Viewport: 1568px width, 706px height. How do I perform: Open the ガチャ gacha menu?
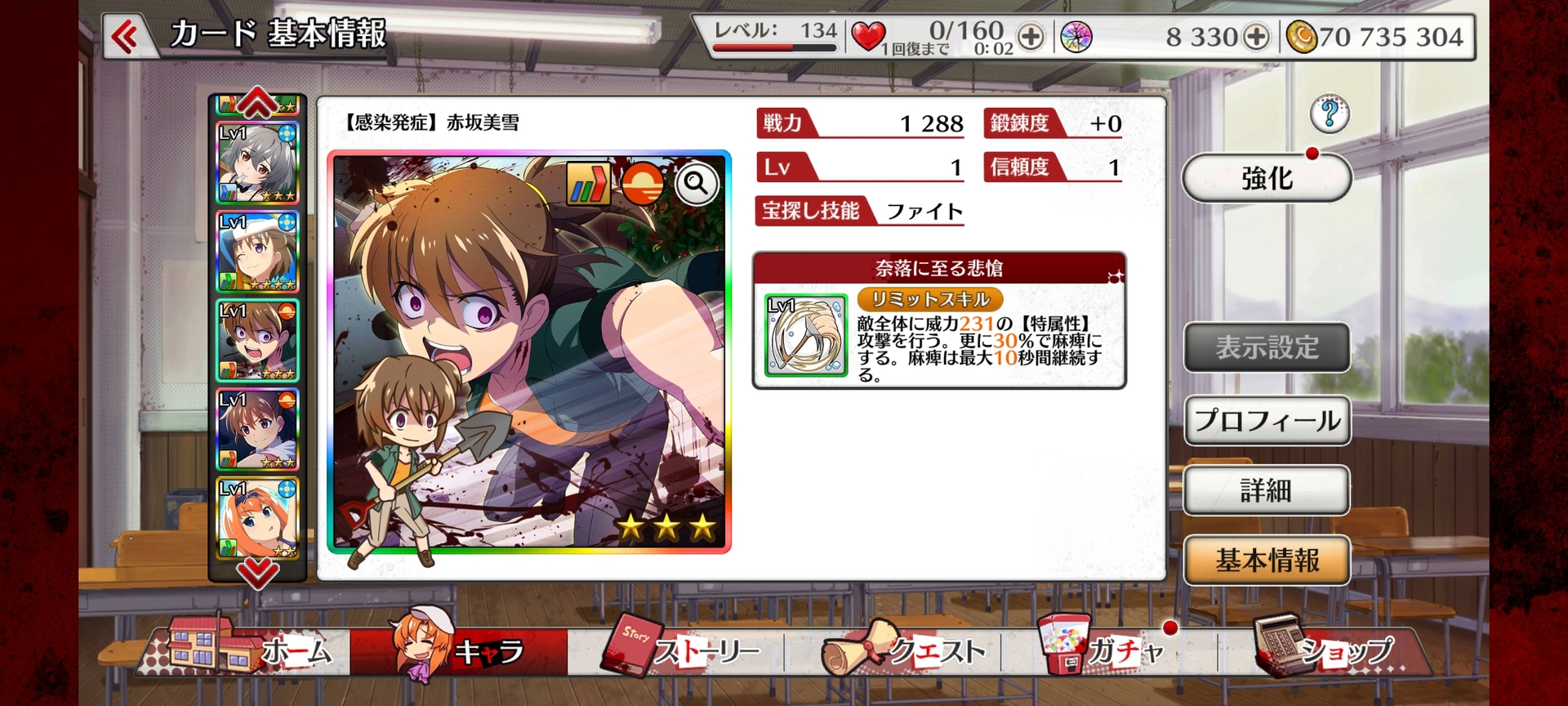point(1102,650)
